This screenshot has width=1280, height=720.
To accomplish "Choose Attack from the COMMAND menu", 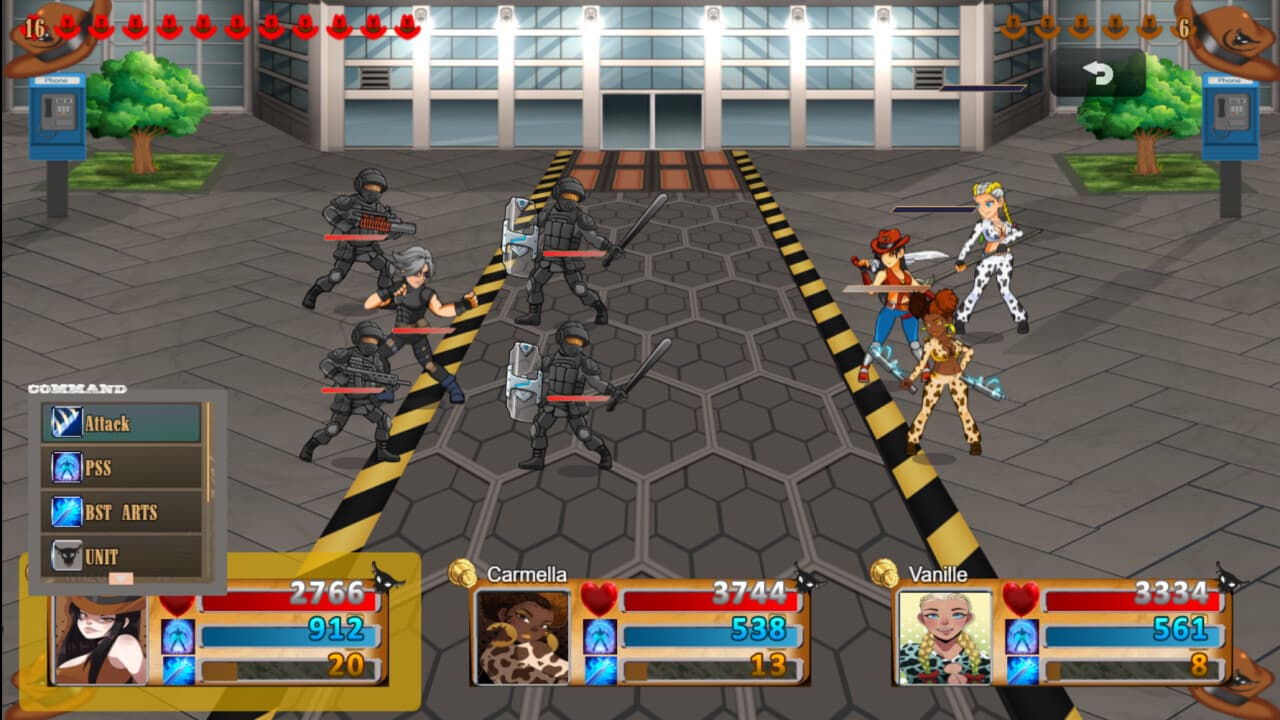I will coord(120,423).
